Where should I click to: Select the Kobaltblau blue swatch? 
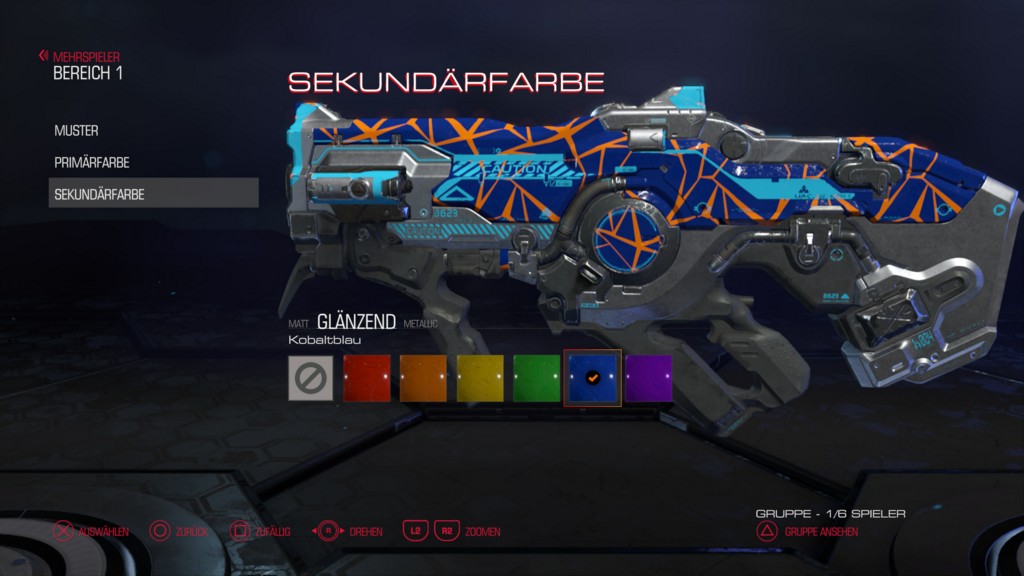click(593, 378)
